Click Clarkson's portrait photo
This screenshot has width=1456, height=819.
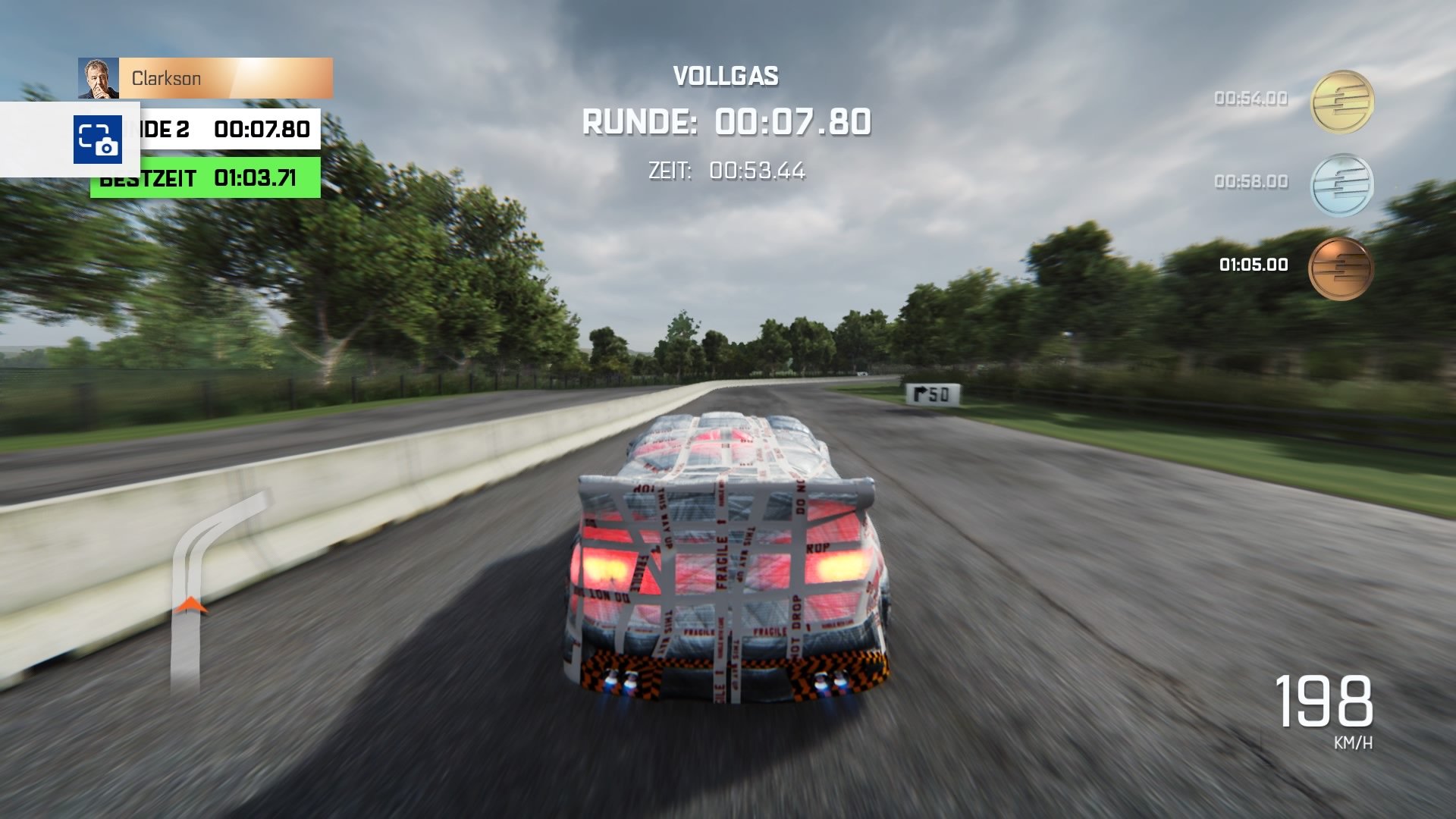pyautogui.click(x=100, y=78)
